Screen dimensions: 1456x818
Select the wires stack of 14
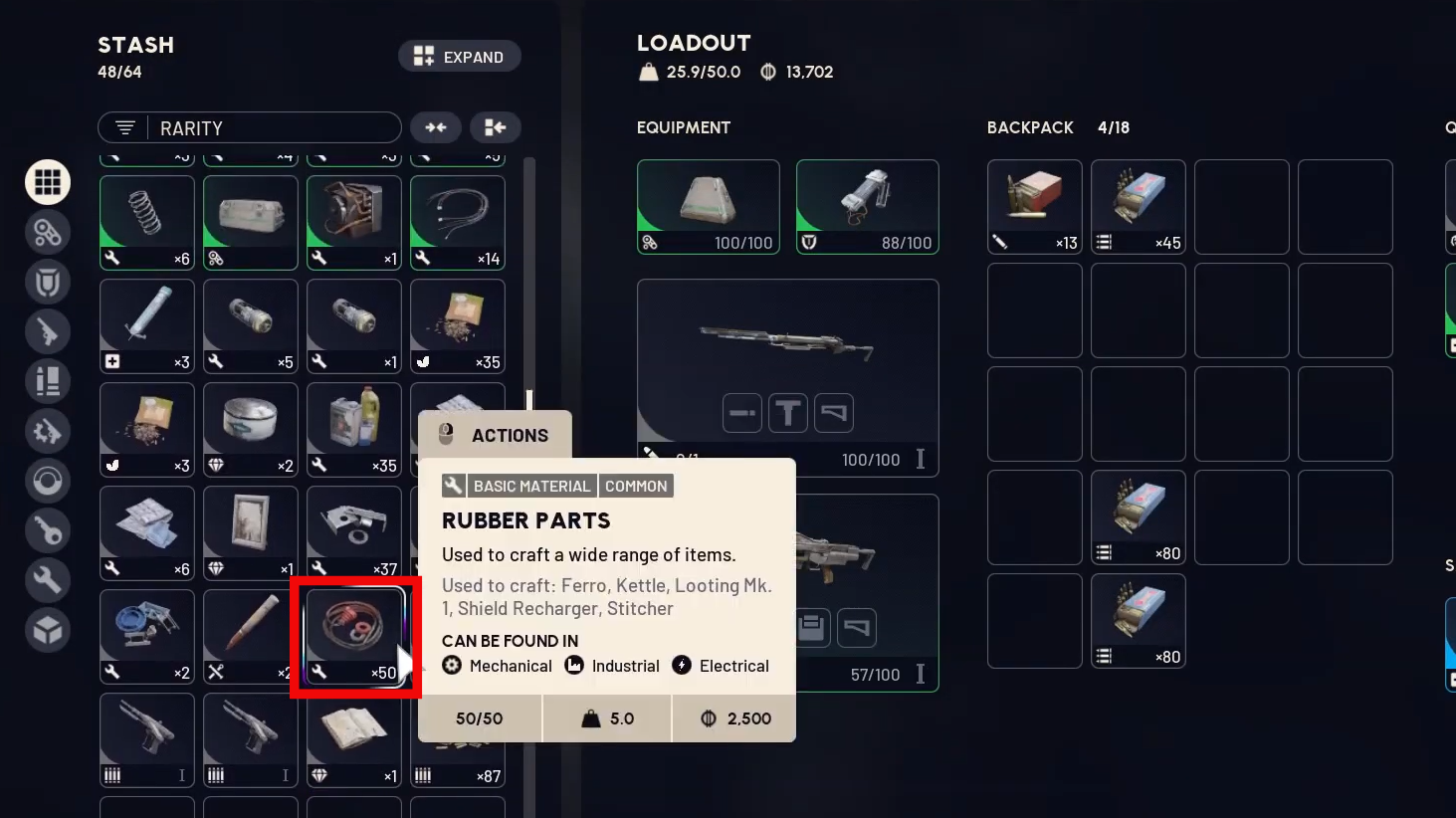click(458, 222)
